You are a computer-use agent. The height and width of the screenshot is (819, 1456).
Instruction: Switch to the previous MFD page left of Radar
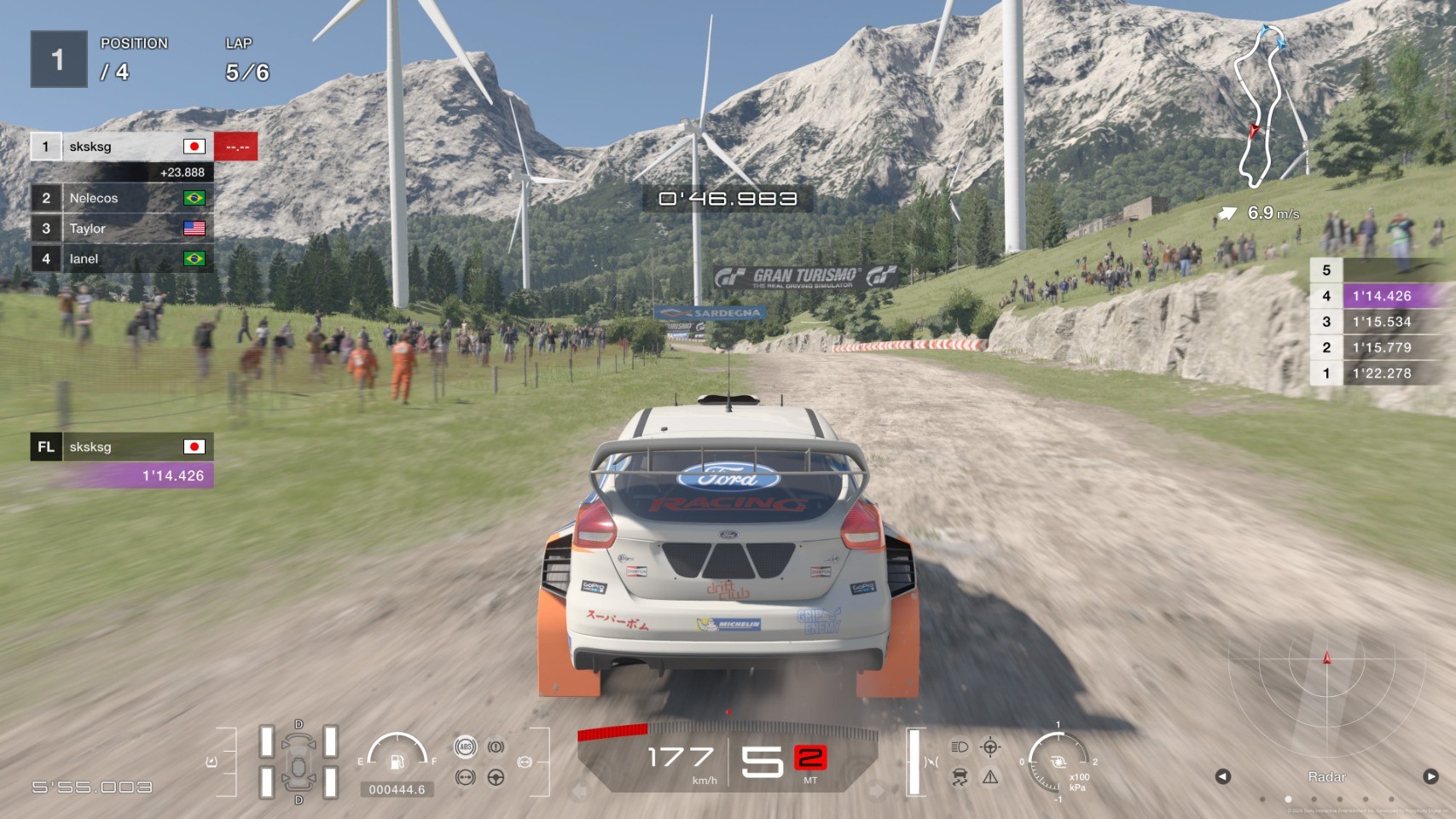[x=1222, y=776]
